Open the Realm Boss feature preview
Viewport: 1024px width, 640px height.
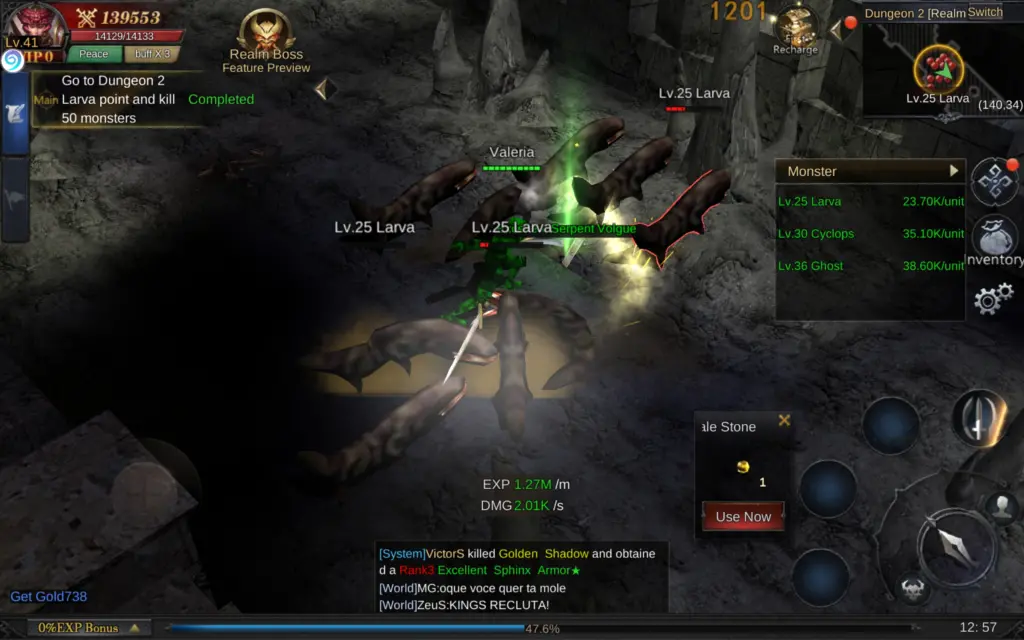(x=266, y=40)
